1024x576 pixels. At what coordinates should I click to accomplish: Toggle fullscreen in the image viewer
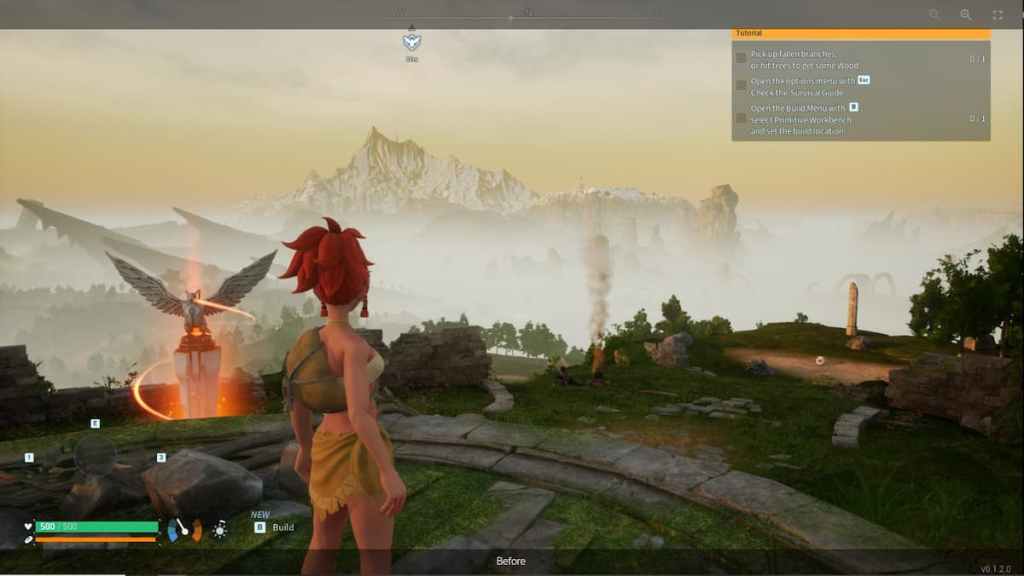coord(997,15)
